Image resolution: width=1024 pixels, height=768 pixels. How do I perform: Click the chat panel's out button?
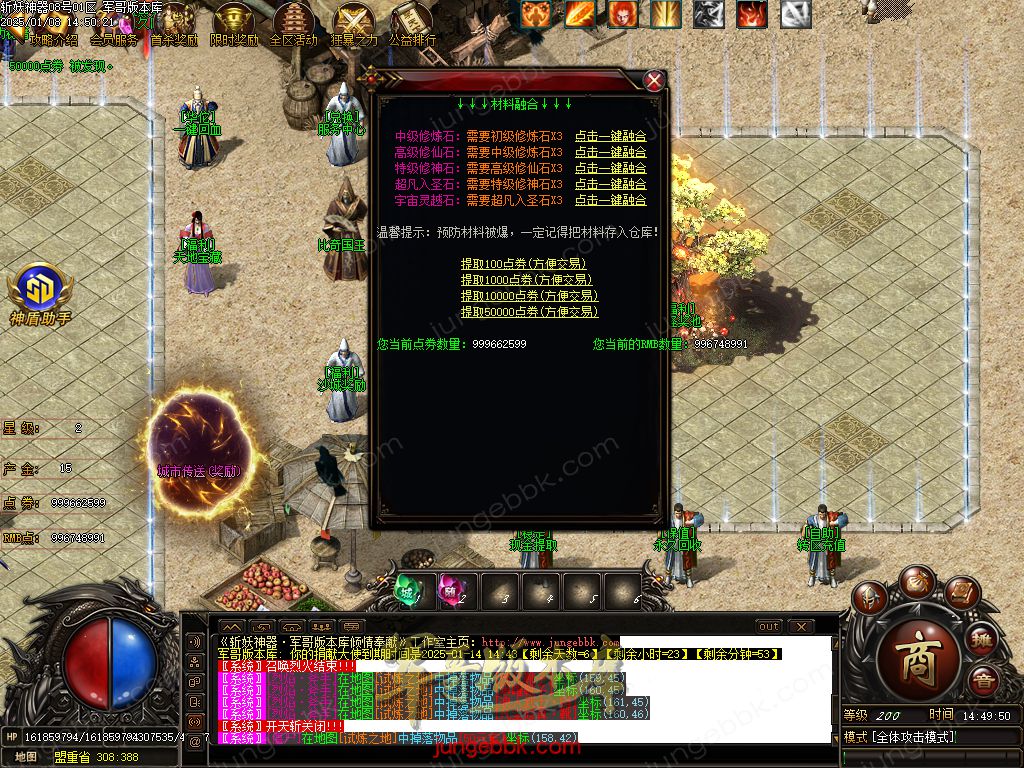tap(768, 627)
